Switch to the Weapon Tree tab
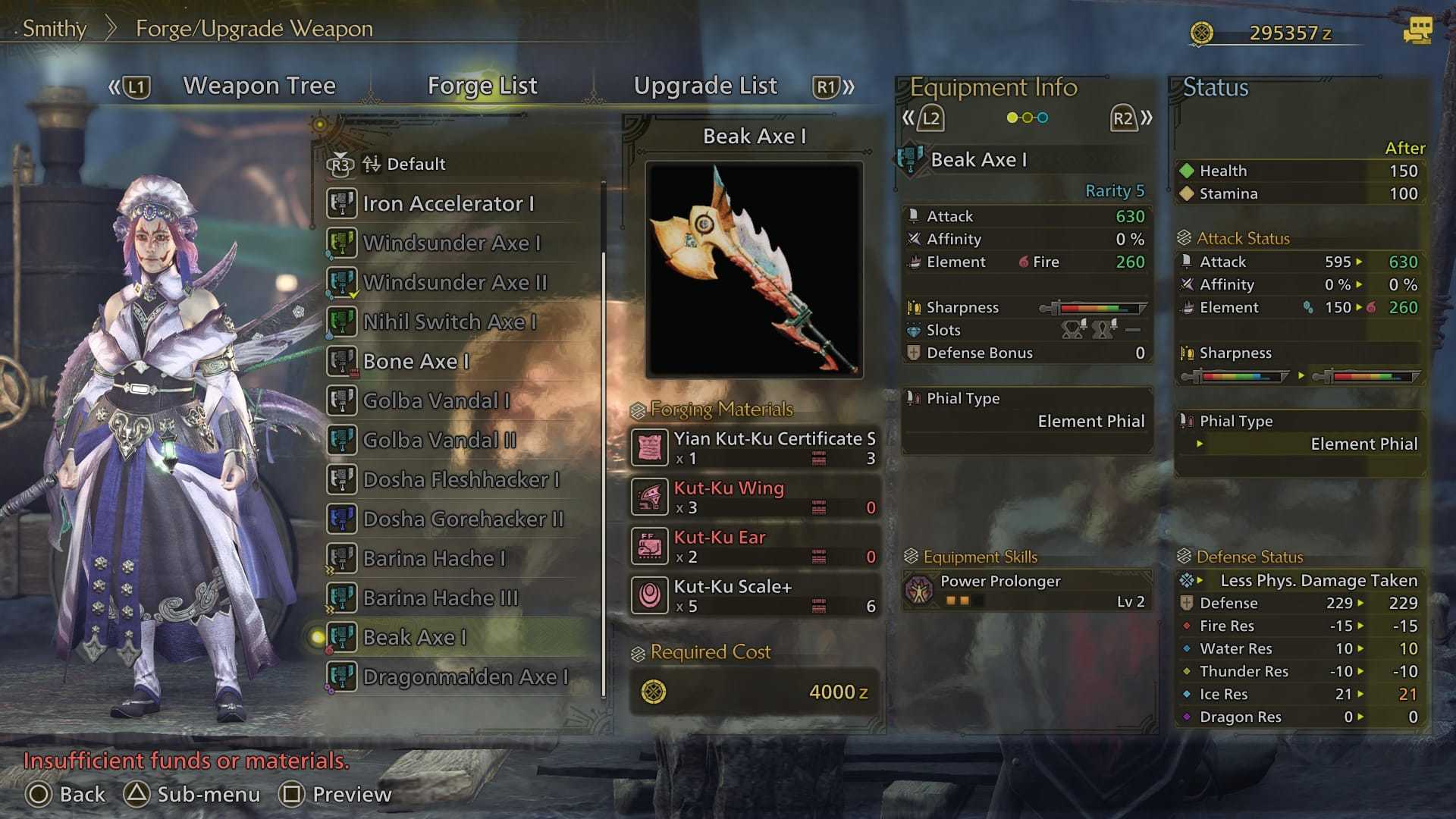Screen dimensions: 1456x819 coord(259,86)
